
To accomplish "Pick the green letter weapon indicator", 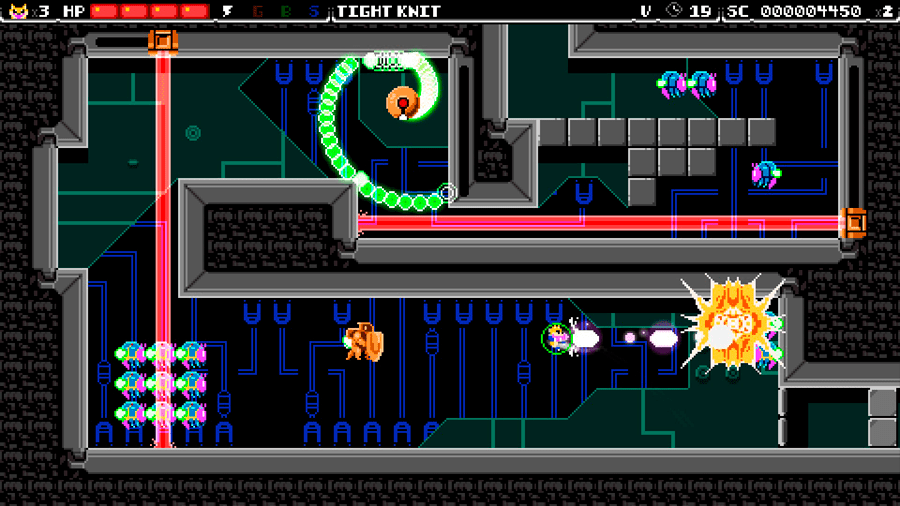I will click(286, 11).
